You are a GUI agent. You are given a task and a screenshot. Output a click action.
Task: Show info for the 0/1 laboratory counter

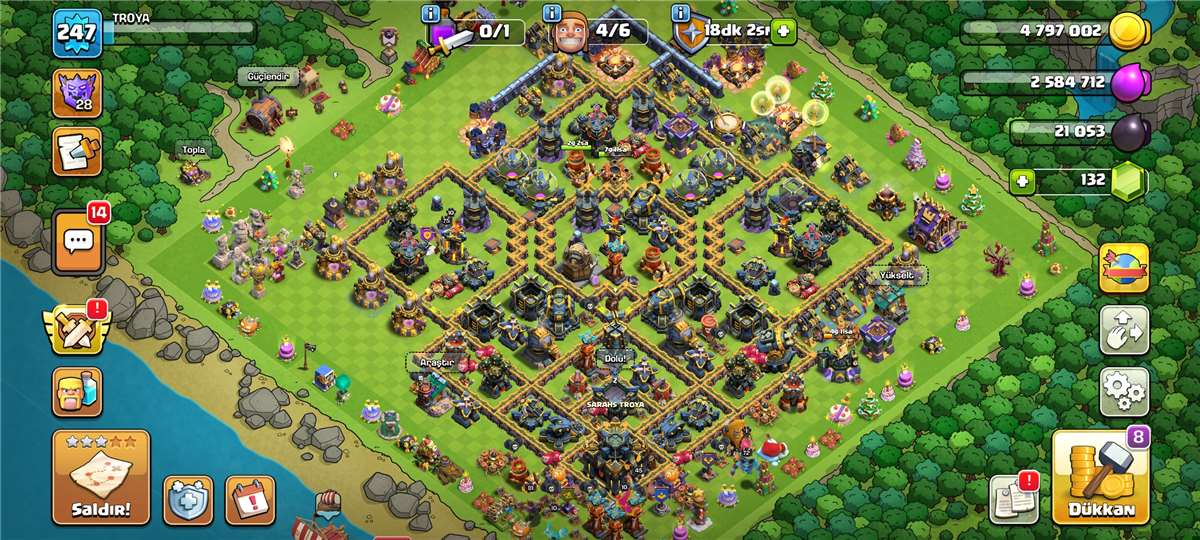431,13
